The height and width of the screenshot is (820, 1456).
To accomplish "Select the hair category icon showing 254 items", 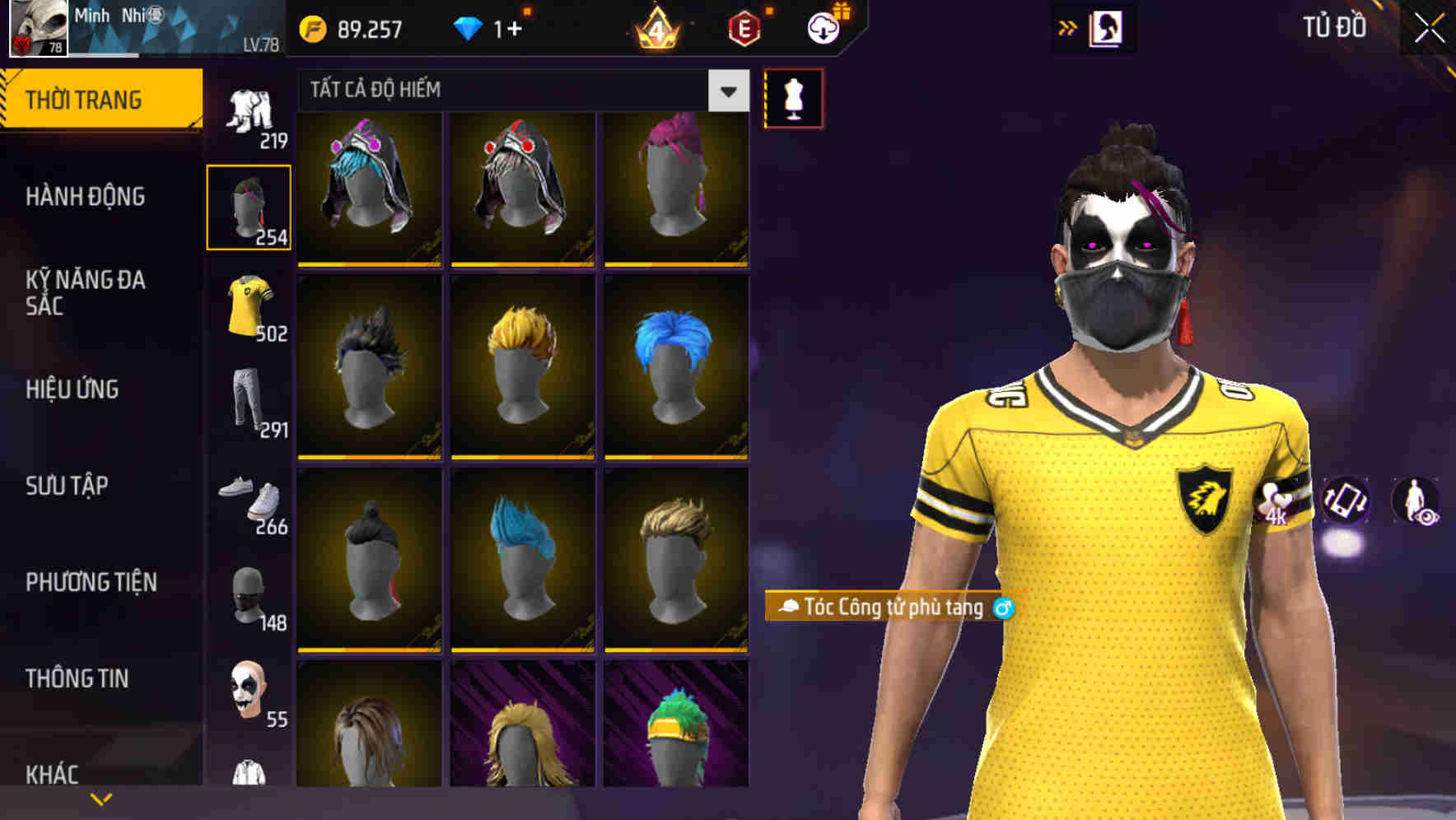I will (249, 206).
